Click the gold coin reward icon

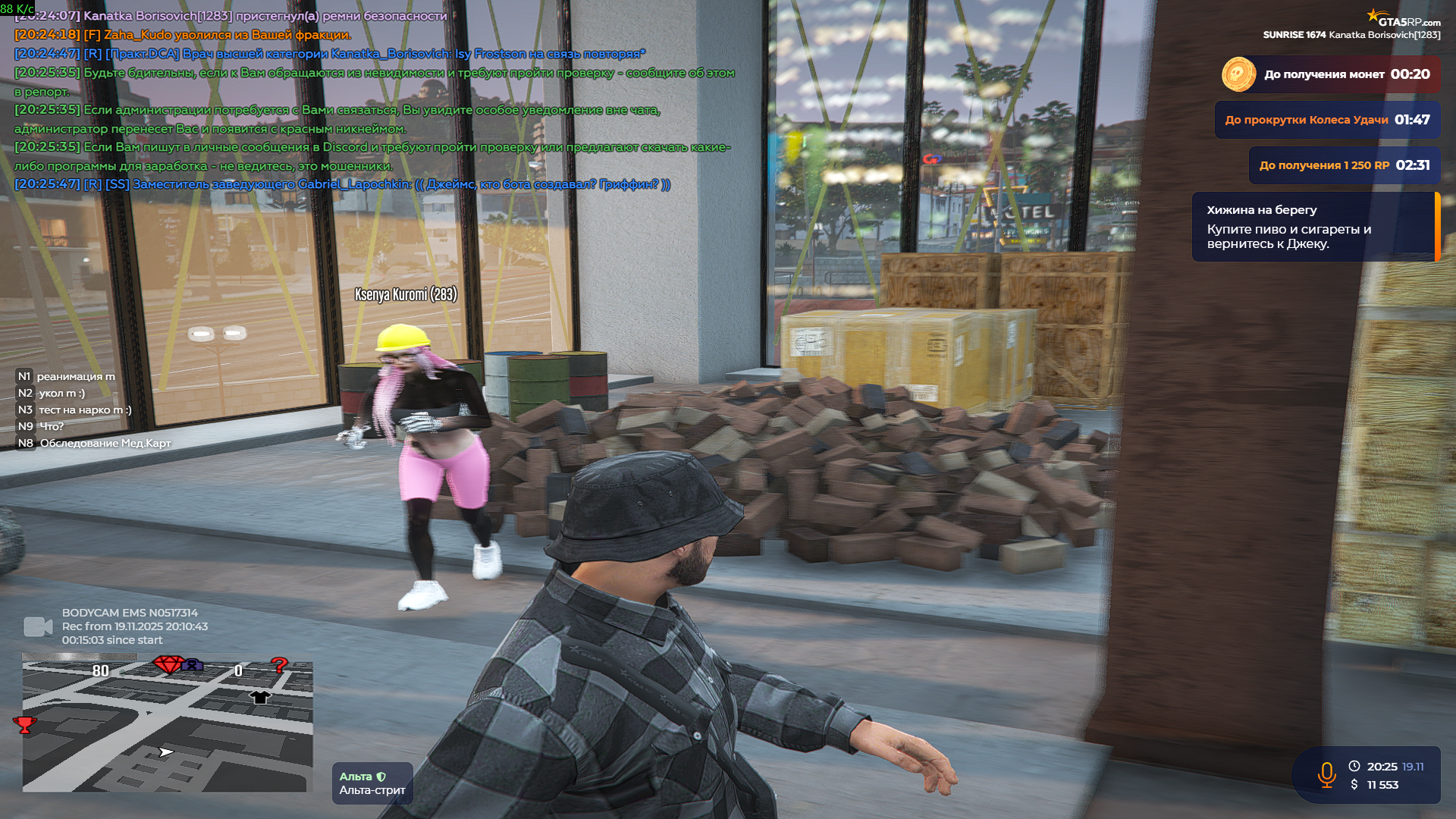[x=1238, y=74]
